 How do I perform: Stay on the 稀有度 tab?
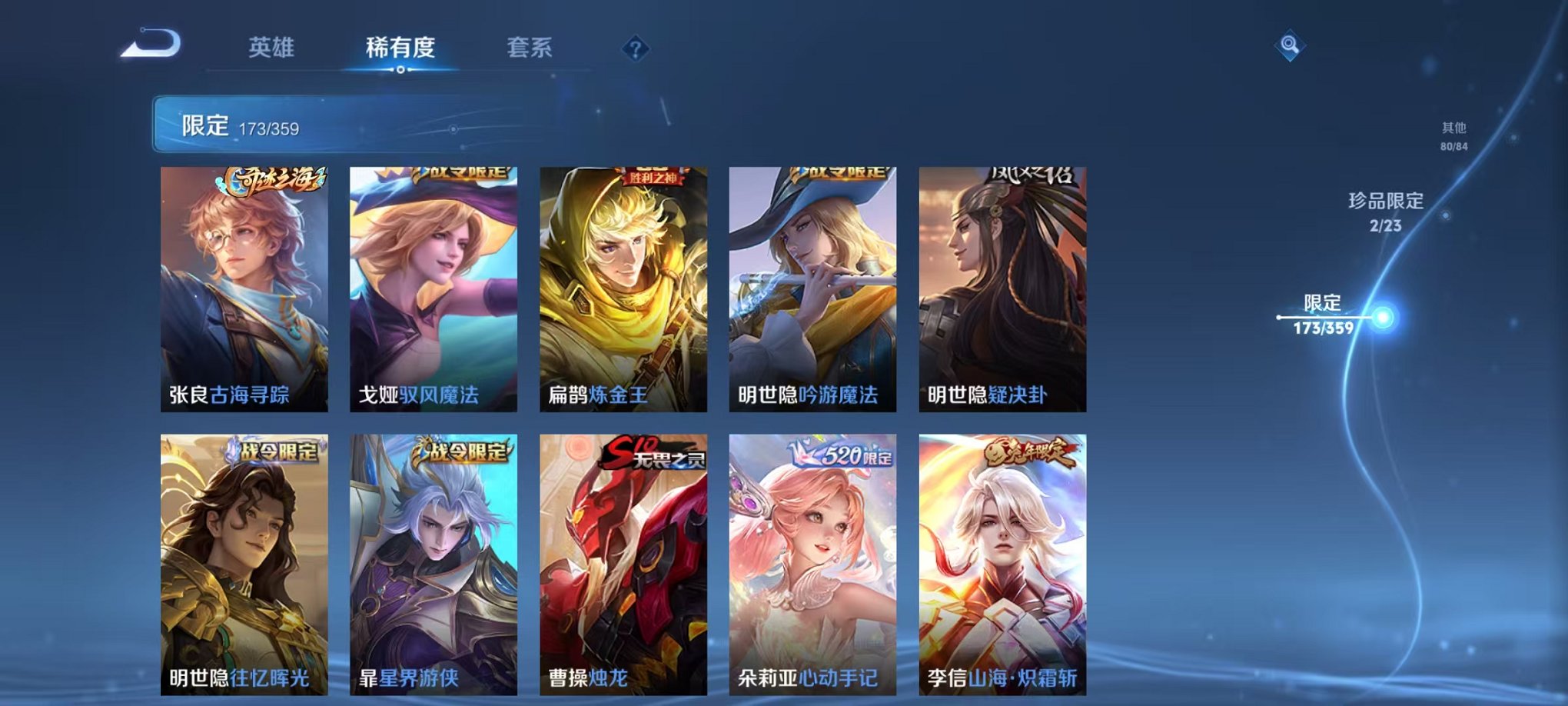[398, 46]
